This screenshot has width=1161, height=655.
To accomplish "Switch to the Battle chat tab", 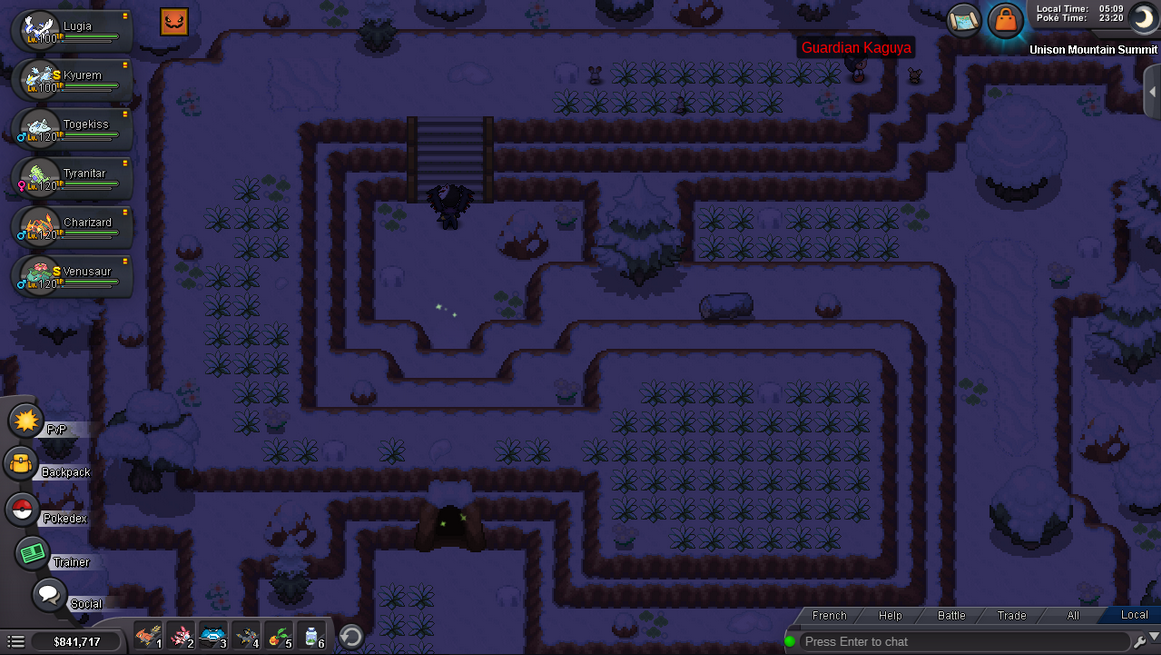I will [x=951, y=615].
